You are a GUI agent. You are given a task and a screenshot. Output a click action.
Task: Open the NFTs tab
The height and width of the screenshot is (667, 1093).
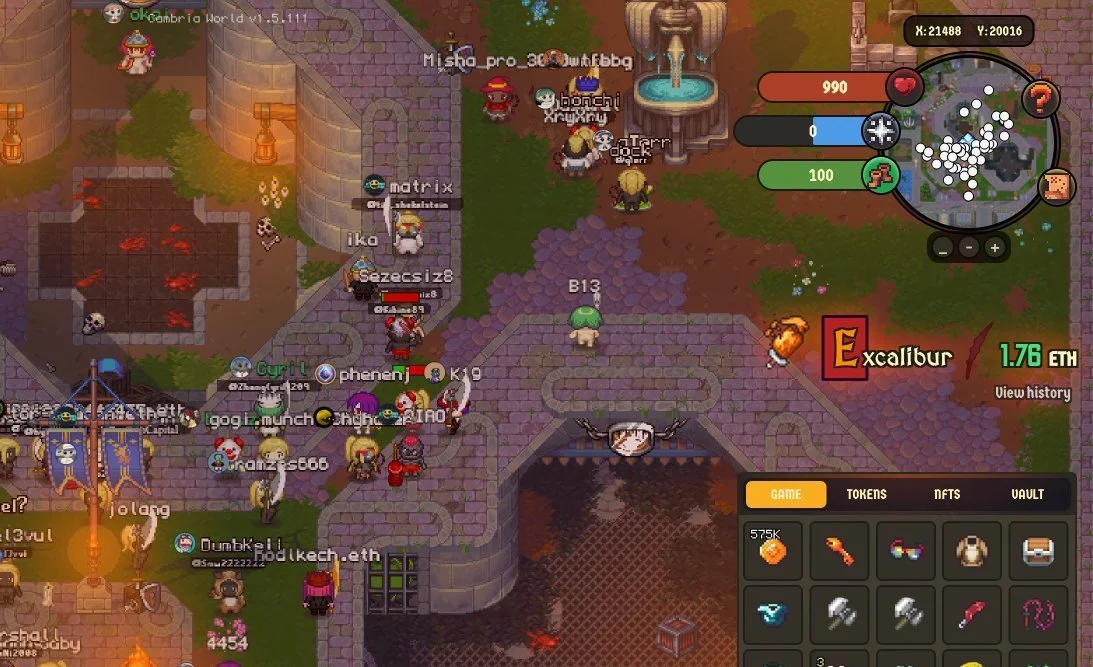tap(947, 494)
